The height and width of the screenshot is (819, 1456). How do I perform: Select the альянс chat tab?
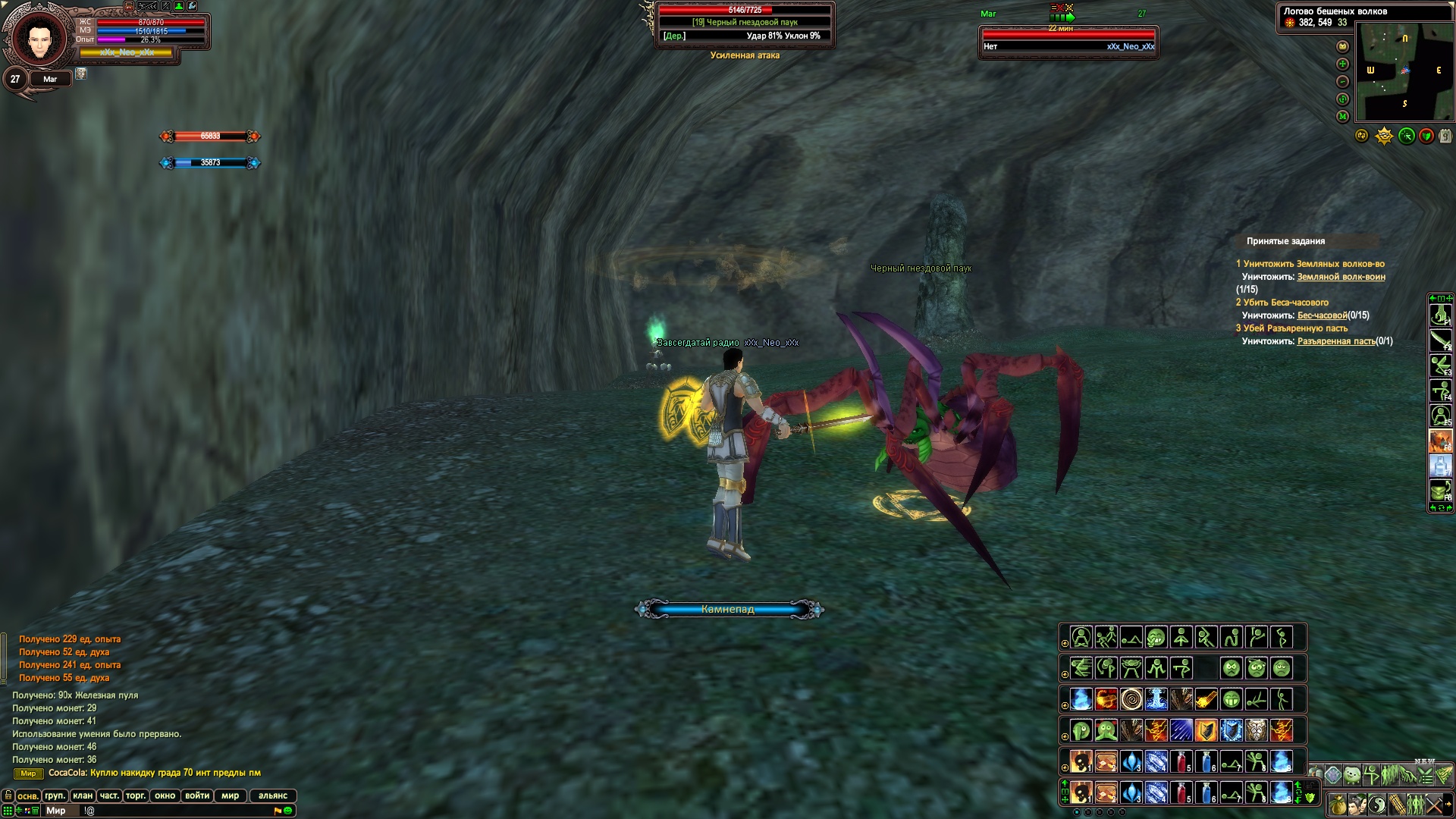273,795
